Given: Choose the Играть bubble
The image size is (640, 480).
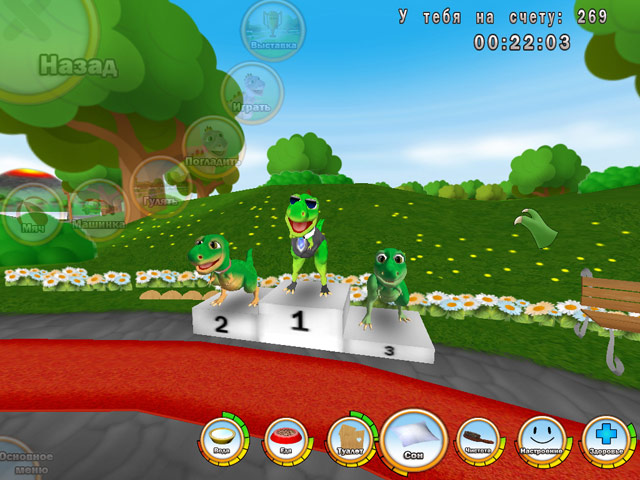Looking at the screenshot, I should click(253, 92).
